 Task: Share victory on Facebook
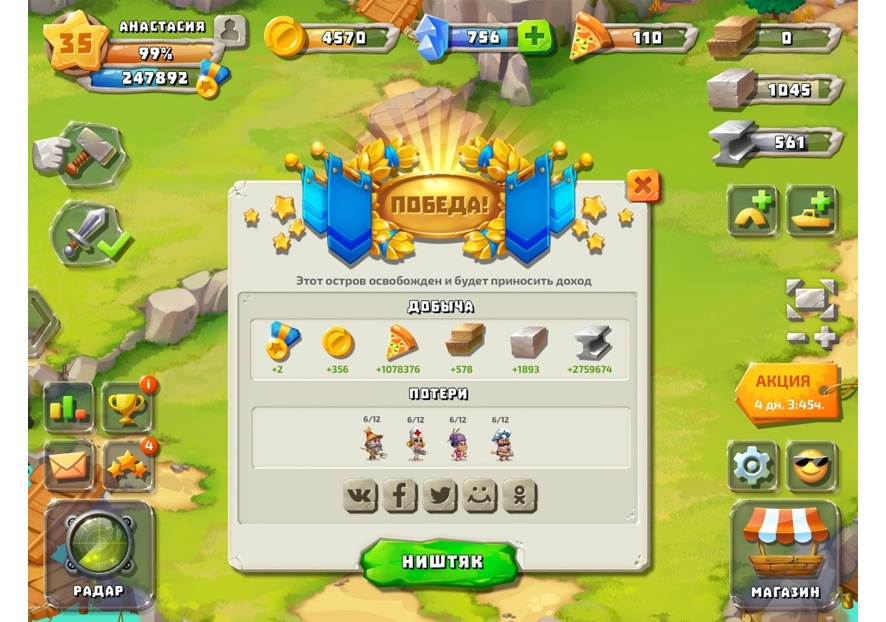click(400, 495)
